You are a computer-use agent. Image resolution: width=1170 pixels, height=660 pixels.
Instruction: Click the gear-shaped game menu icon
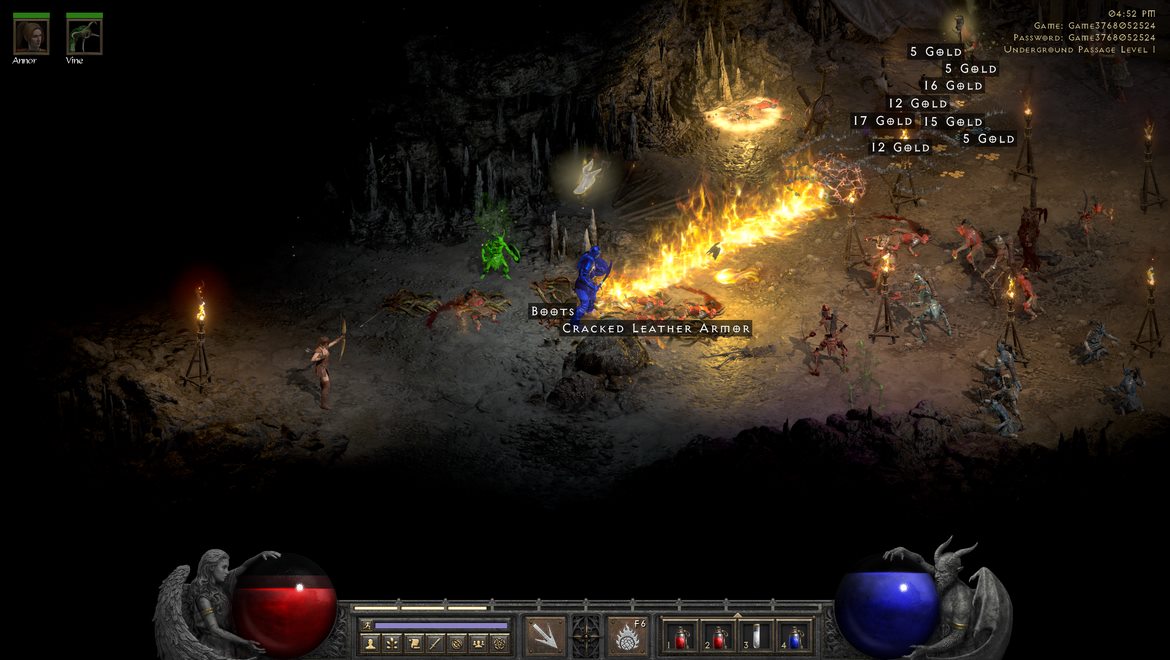click(x=500, y=643)
